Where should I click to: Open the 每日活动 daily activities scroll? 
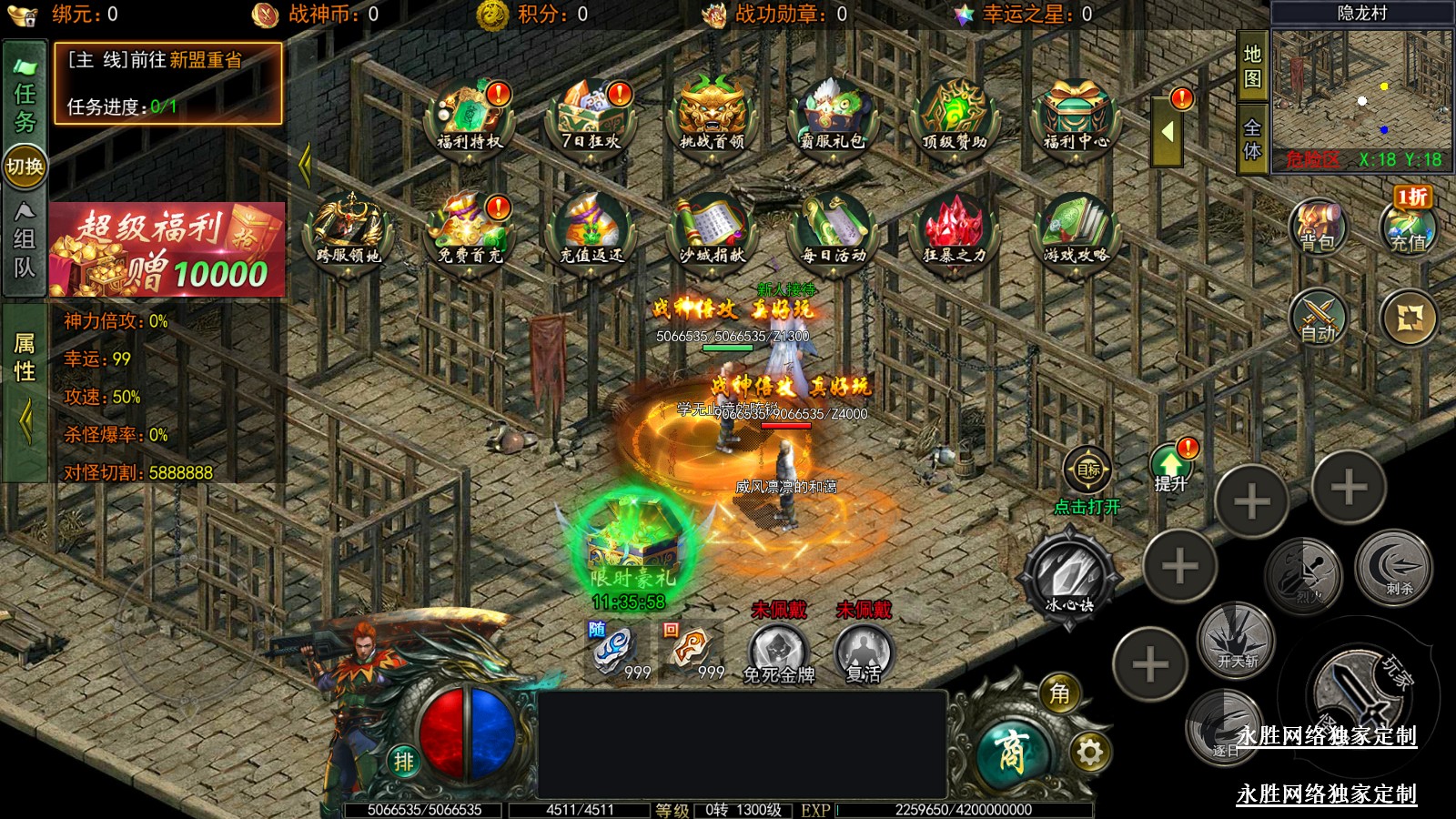point(833,230)
